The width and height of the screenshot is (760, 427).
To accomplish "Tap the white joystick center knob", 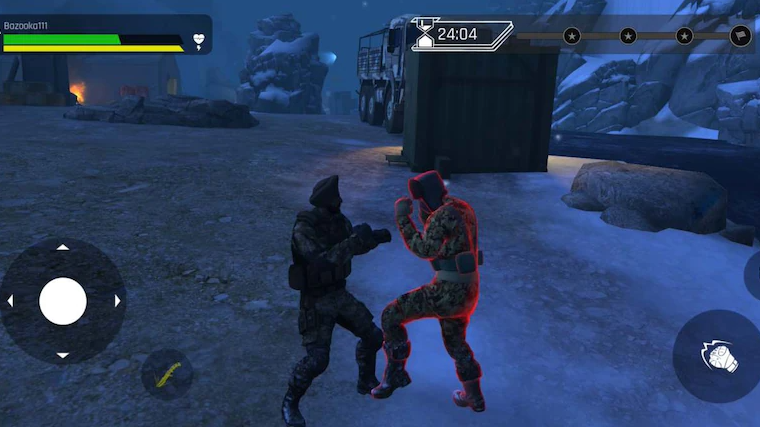I will click(63, 300).
